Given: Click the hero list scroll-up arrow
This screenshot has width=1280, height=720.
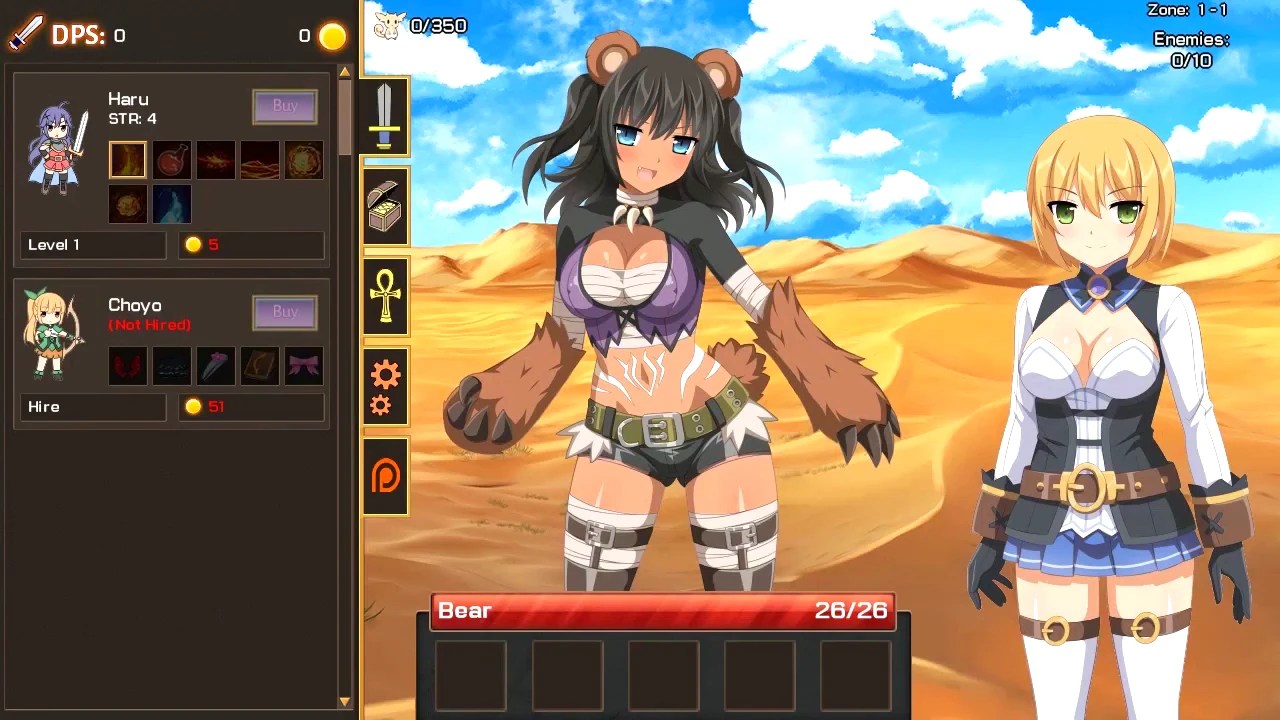Looking at the screenshot, I should point(345,72).
